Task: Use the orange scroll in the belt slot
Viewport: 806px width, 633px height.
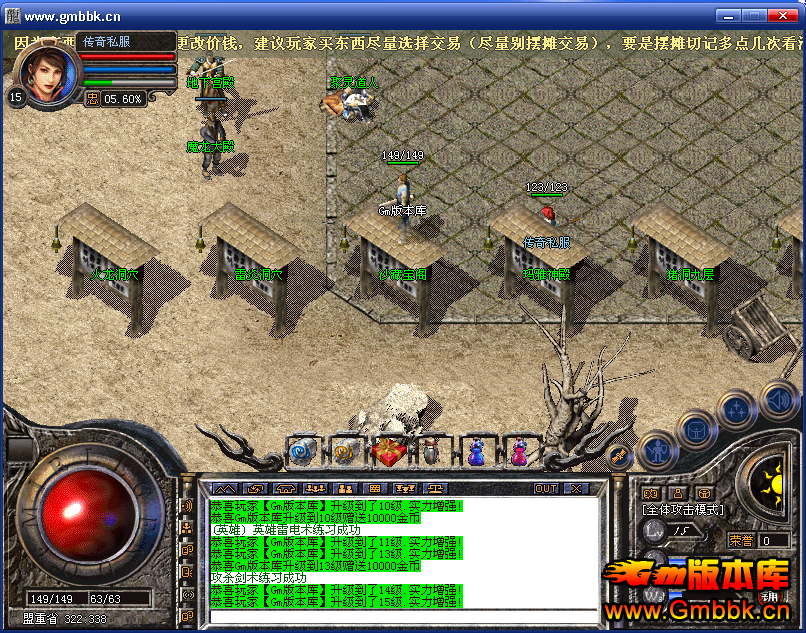Action: [x=345, y=452]
